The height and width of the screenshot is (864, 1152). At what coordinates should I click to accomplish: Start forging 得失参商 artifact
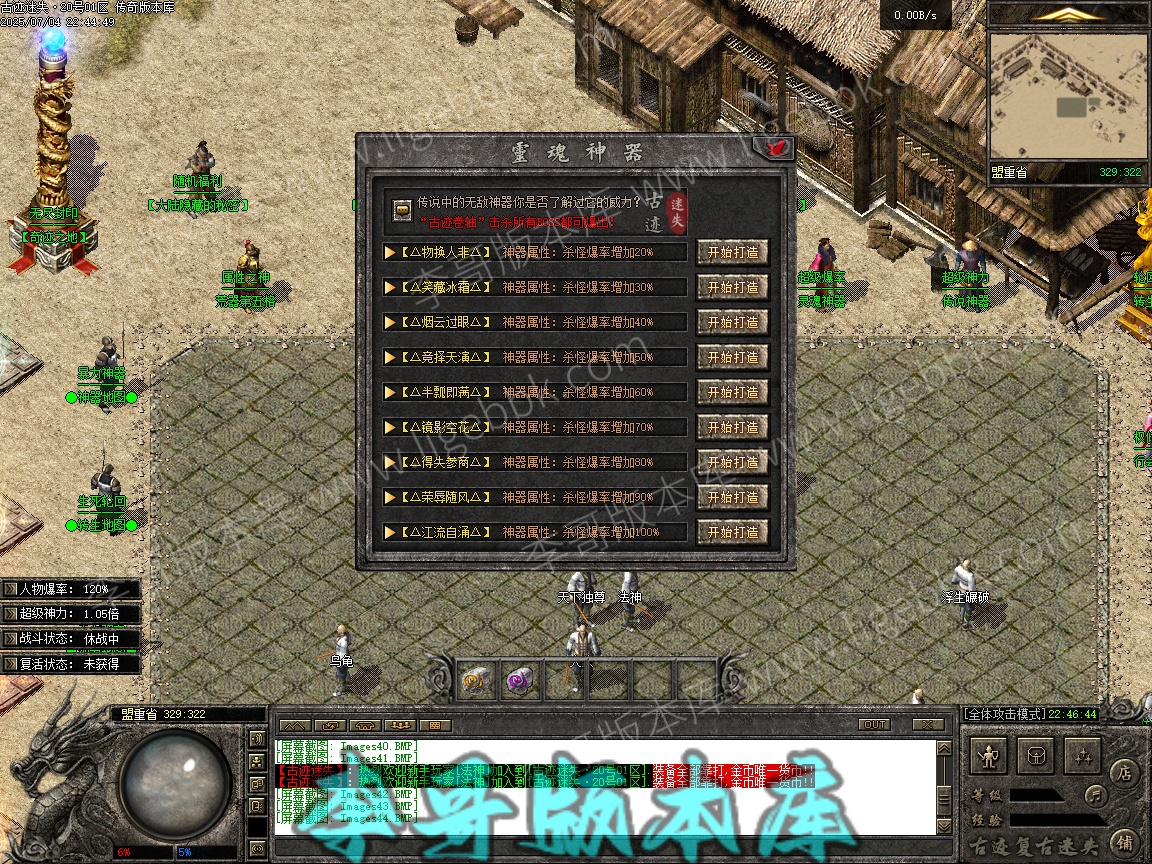pyautogui.click(x=732, y=462)
